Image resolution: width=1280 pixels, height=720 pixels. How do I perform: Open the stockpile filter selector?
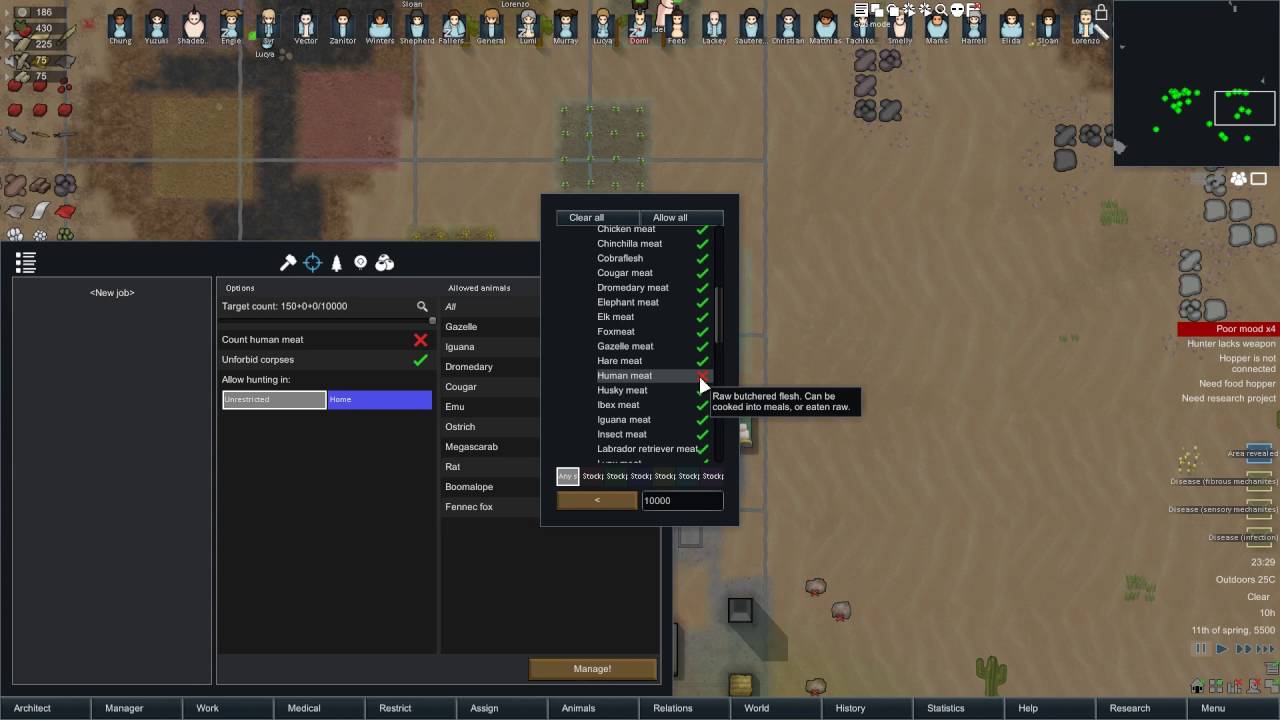pos(567,476)
